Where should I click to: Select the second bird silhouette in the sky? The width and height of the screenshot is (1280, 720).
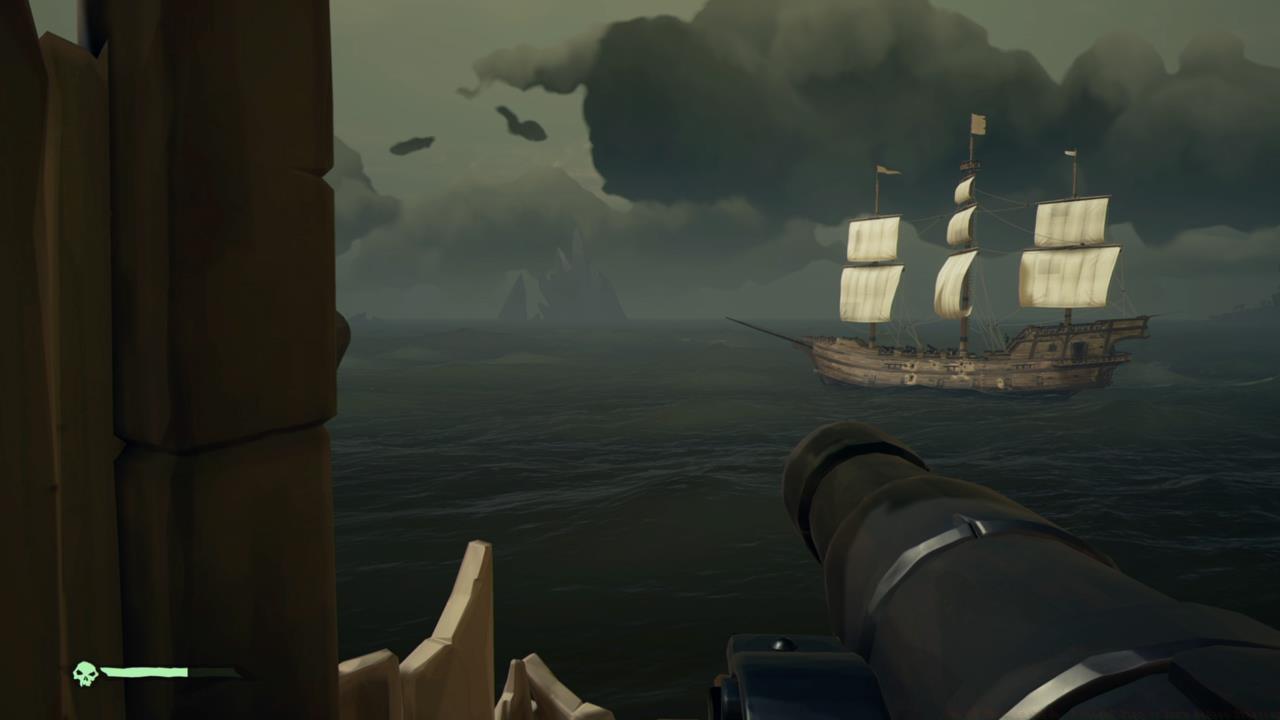point(412,143)
